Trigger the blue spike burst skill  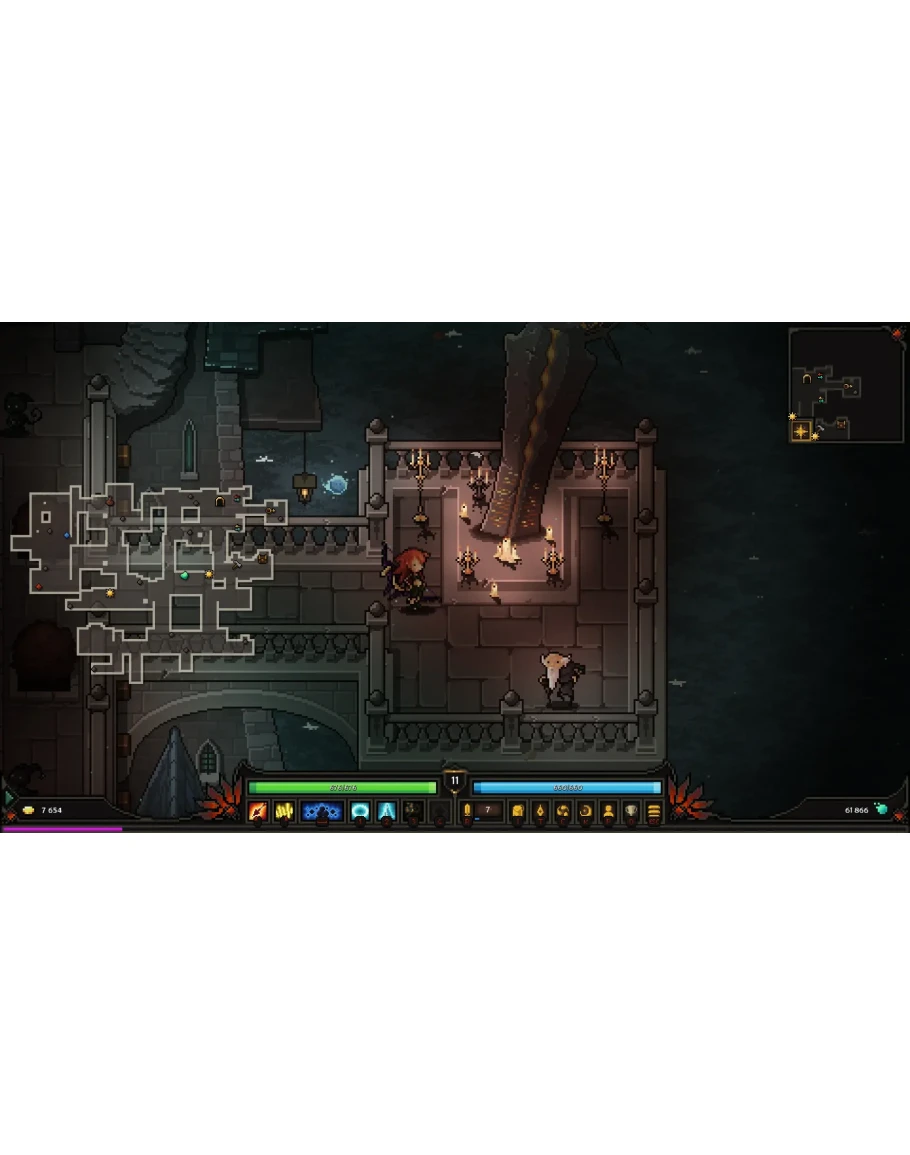387,812
